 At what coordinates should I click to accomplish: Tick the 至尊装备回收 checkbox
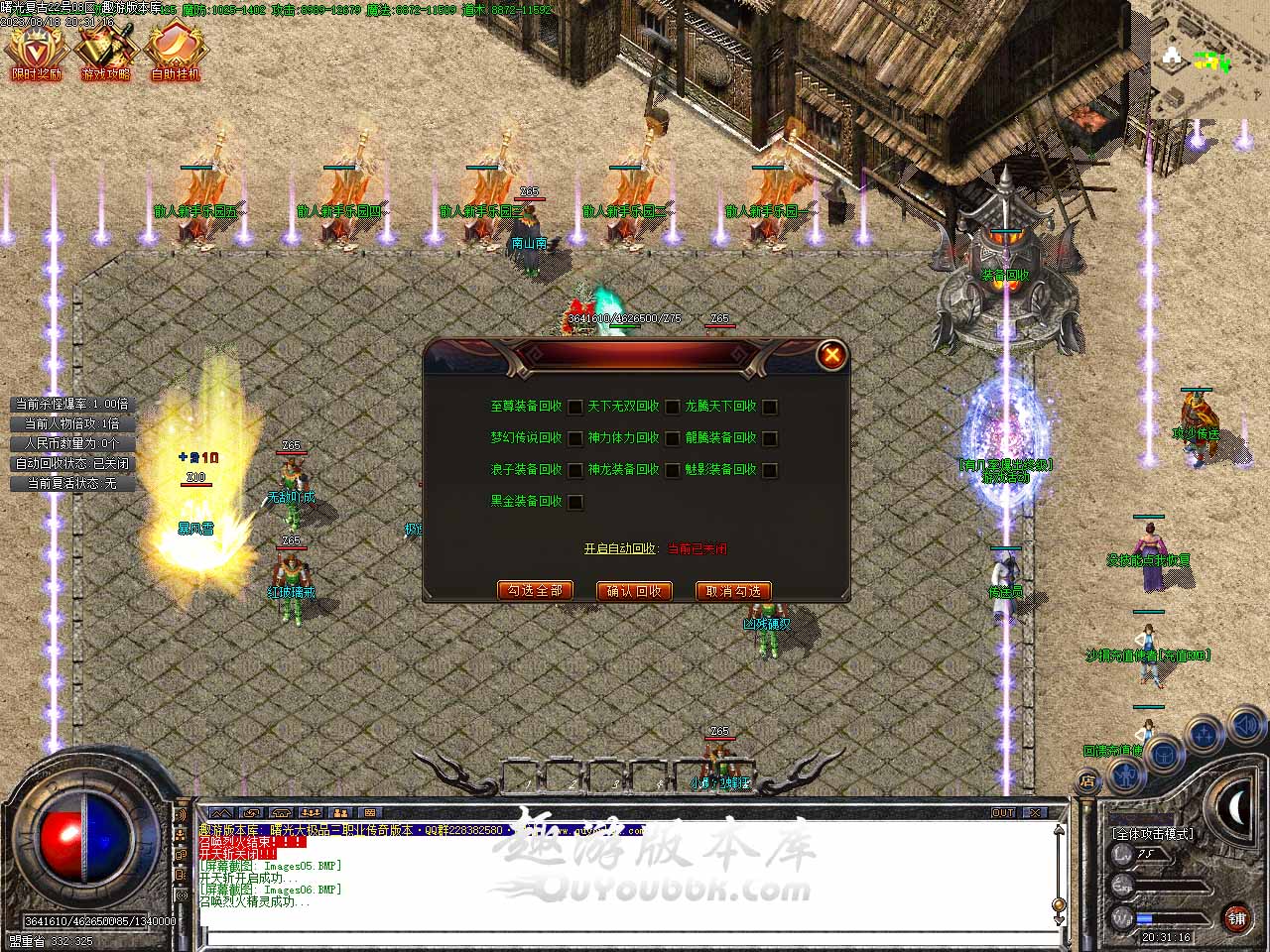tap(574, 407)
